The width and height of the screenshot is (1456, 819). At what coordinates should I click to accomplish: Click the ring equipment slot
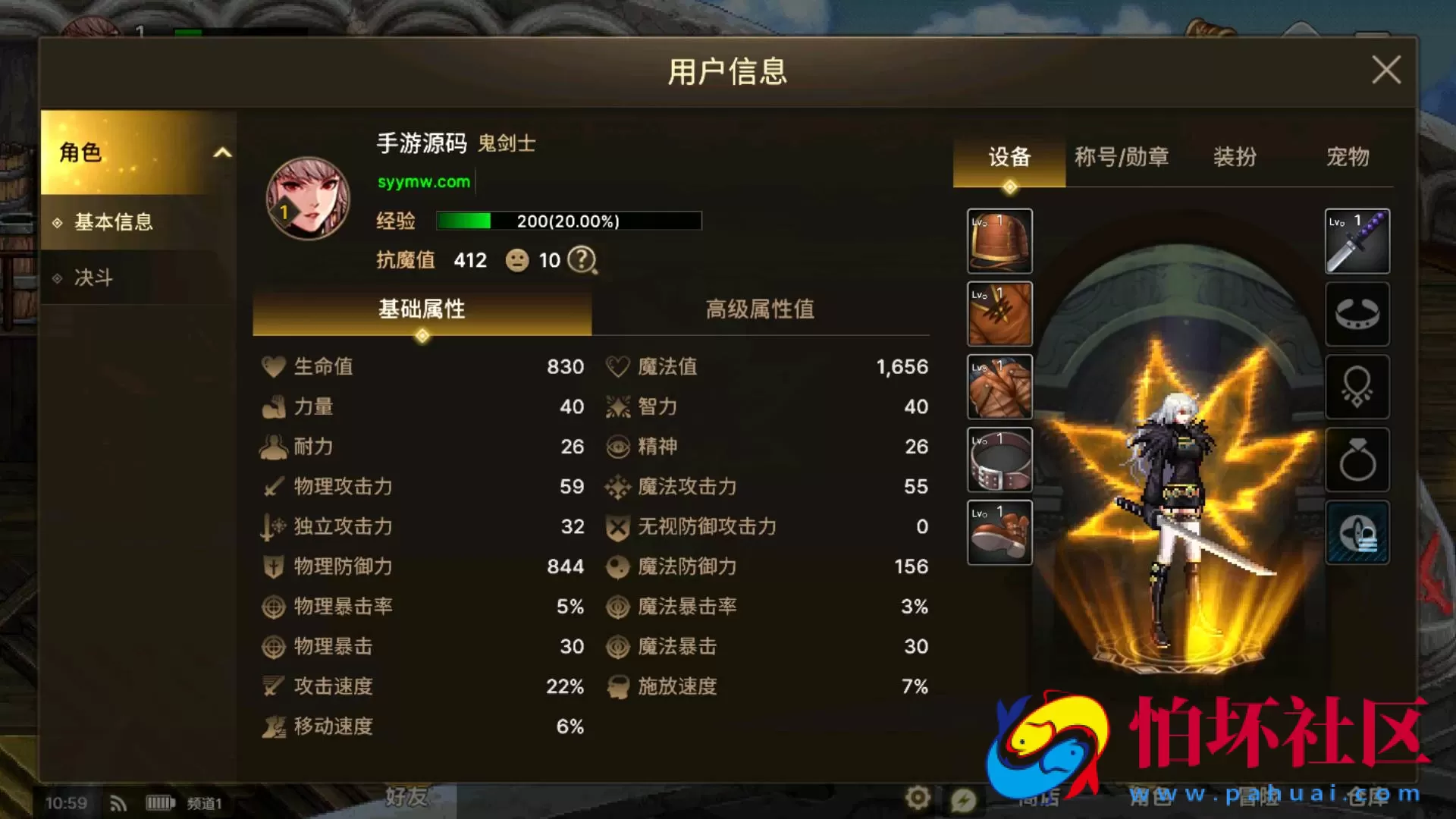point(1357,459)
